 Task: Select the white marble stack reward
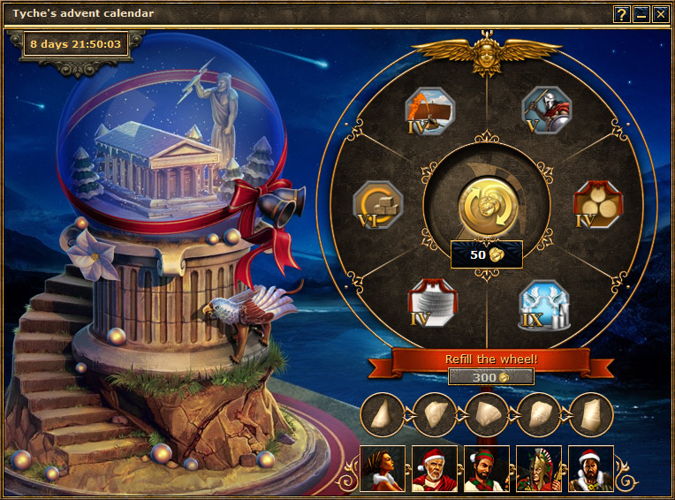pos(432,302)
